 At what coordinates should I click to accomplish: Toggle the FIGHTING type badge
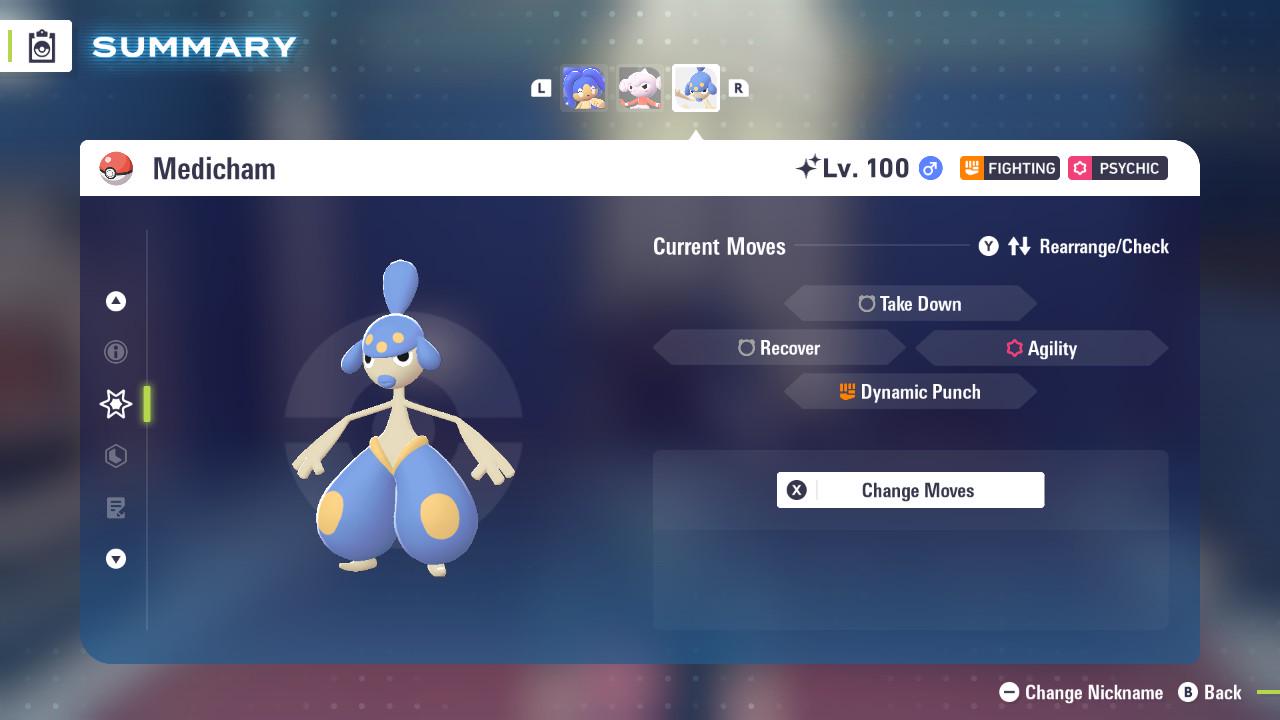click(x=1009, y=168)
